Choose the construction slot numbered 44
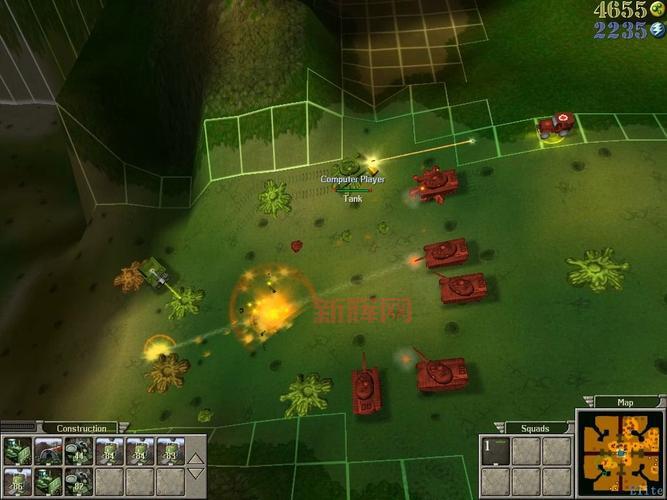The height and width of the screenshot is (500, 667). 77,451
